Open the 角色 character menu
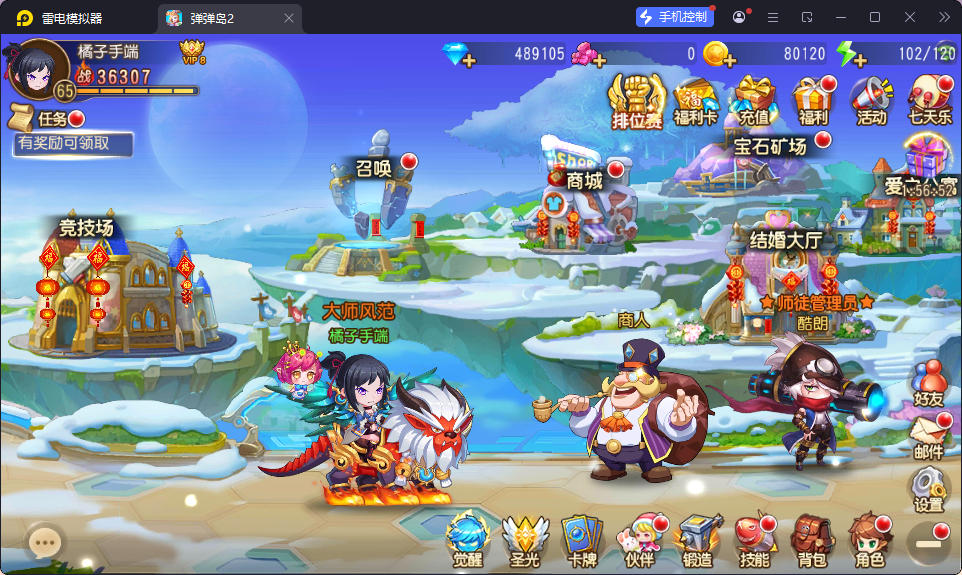962x575 pixels. pos(867,541)
